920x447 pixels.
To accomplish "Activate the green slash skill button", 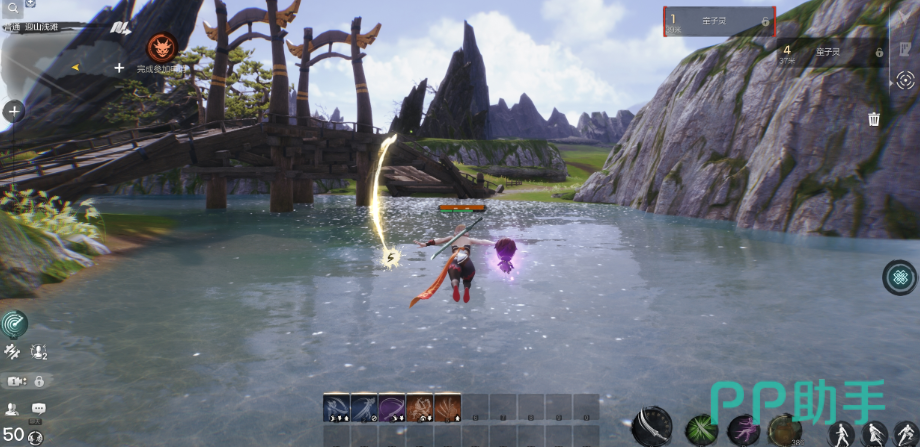I will [x=701, y=430].
